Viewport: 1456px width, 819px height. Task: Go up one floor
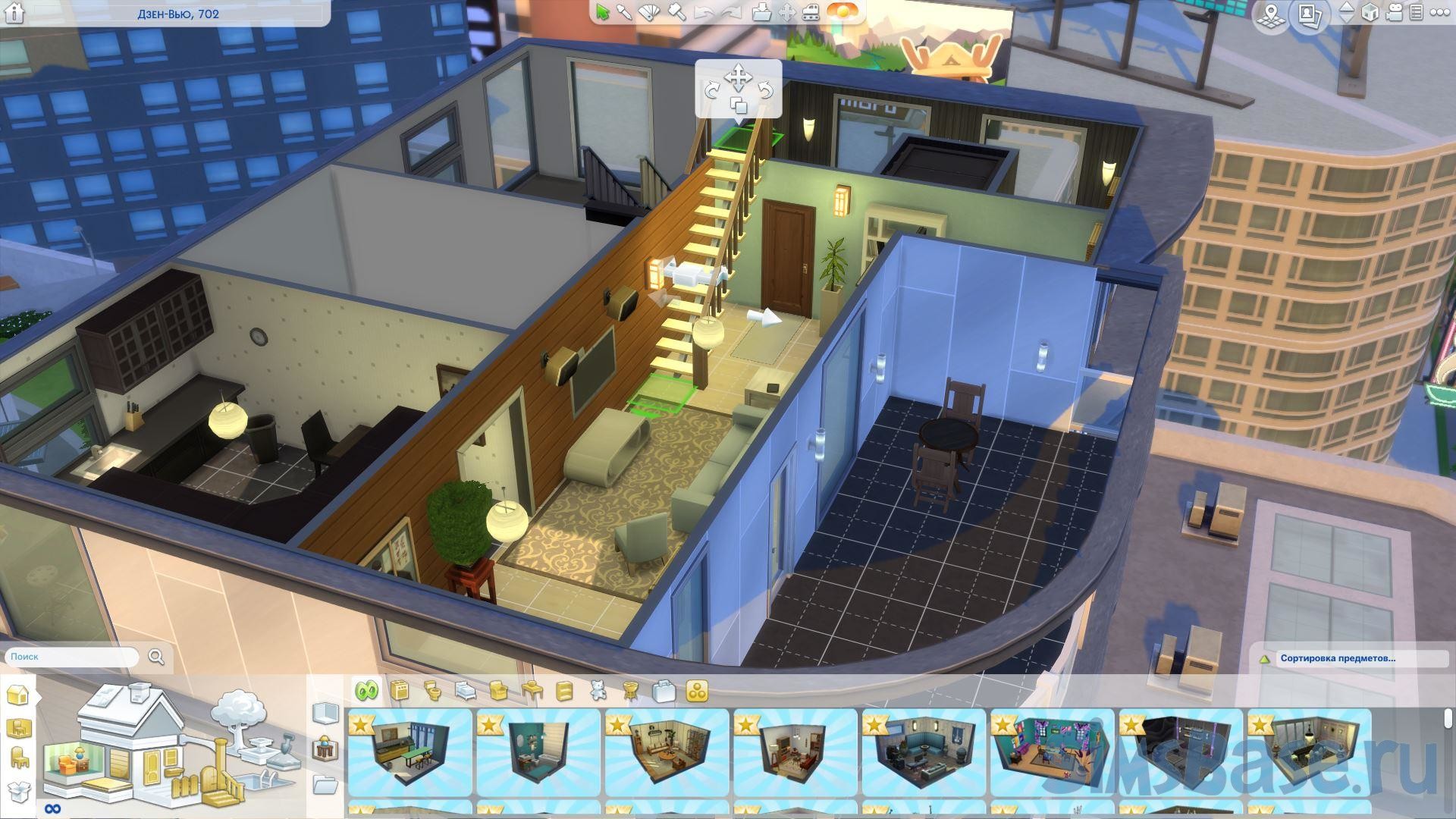pos(1346,7)
